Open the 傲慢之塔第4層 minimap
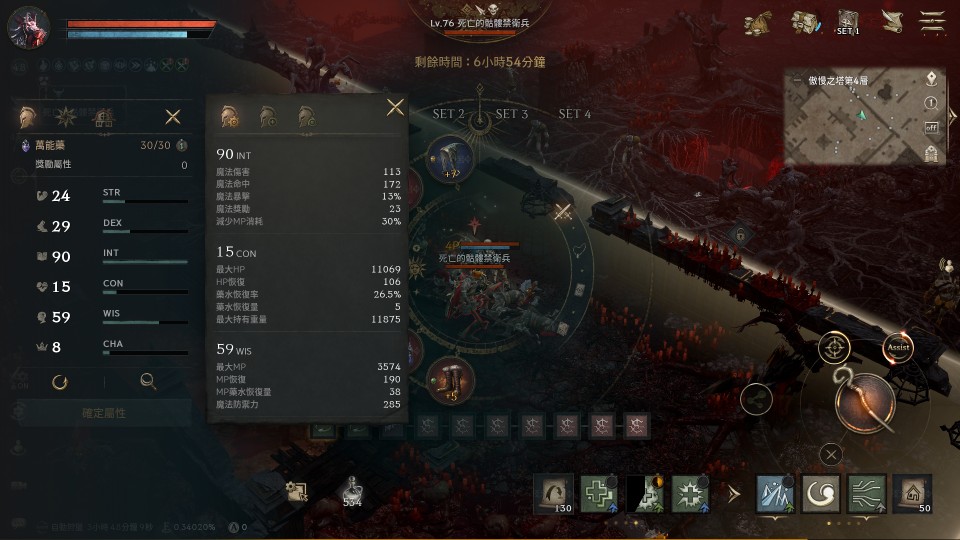Screen dimensions: 960x540 [x=850, y=118]
